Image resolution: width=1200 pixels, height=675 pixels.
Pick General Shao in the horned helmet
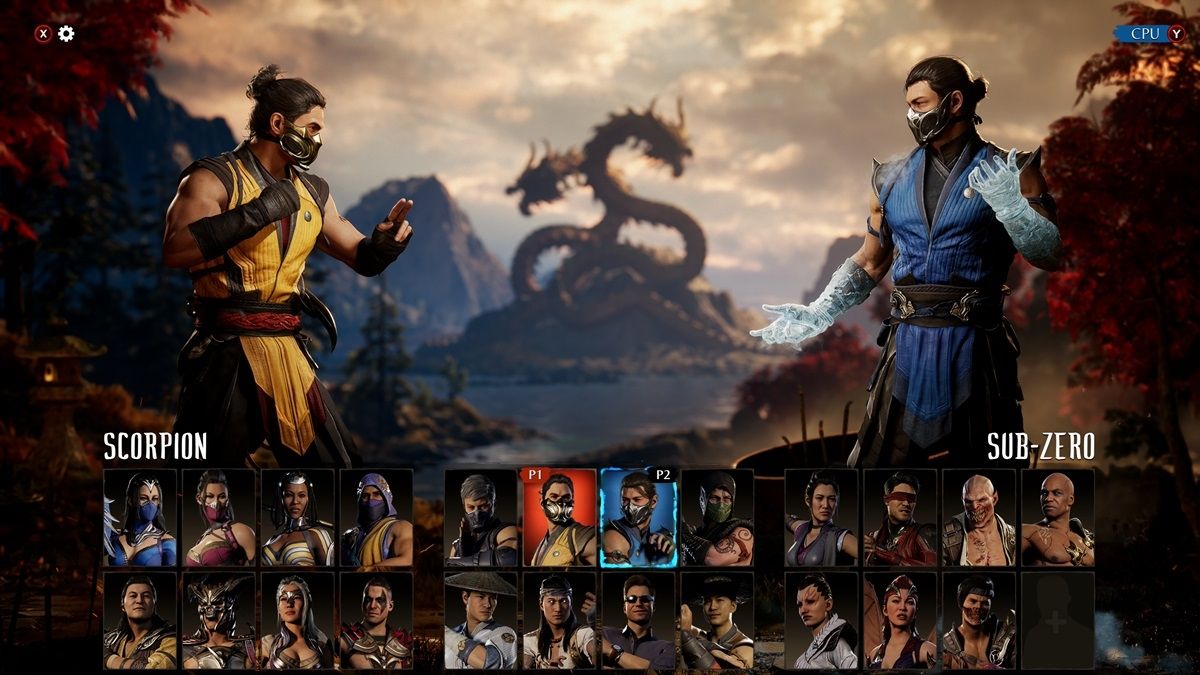pyautogui.click(x=219, y=620)
